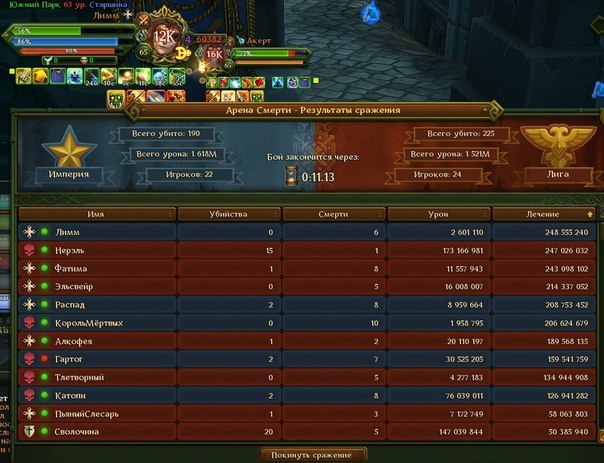This screenshot has width=604, height=463.
Task: Select player row Эльсвейр
Action: (300, 286)
